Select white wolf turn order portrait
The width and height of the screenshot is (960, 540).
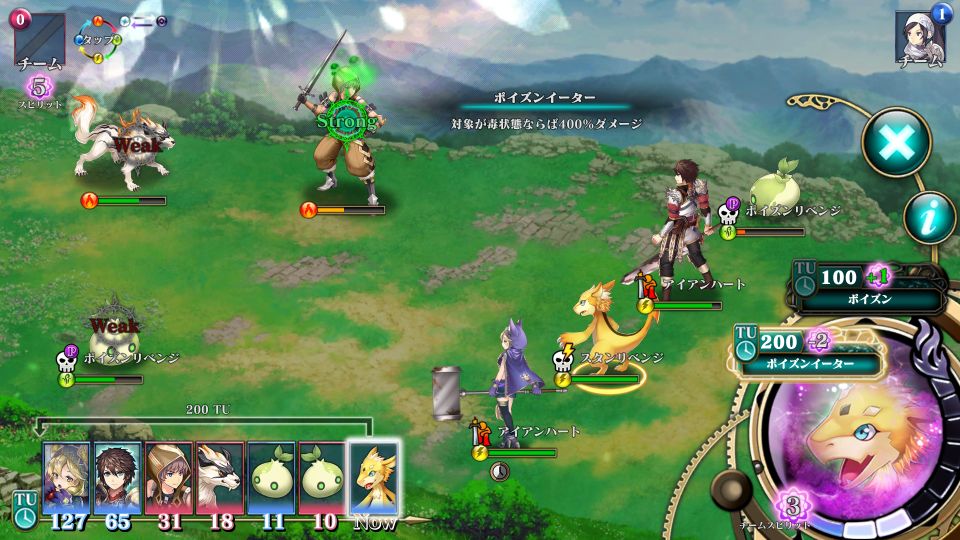[219, 478]
